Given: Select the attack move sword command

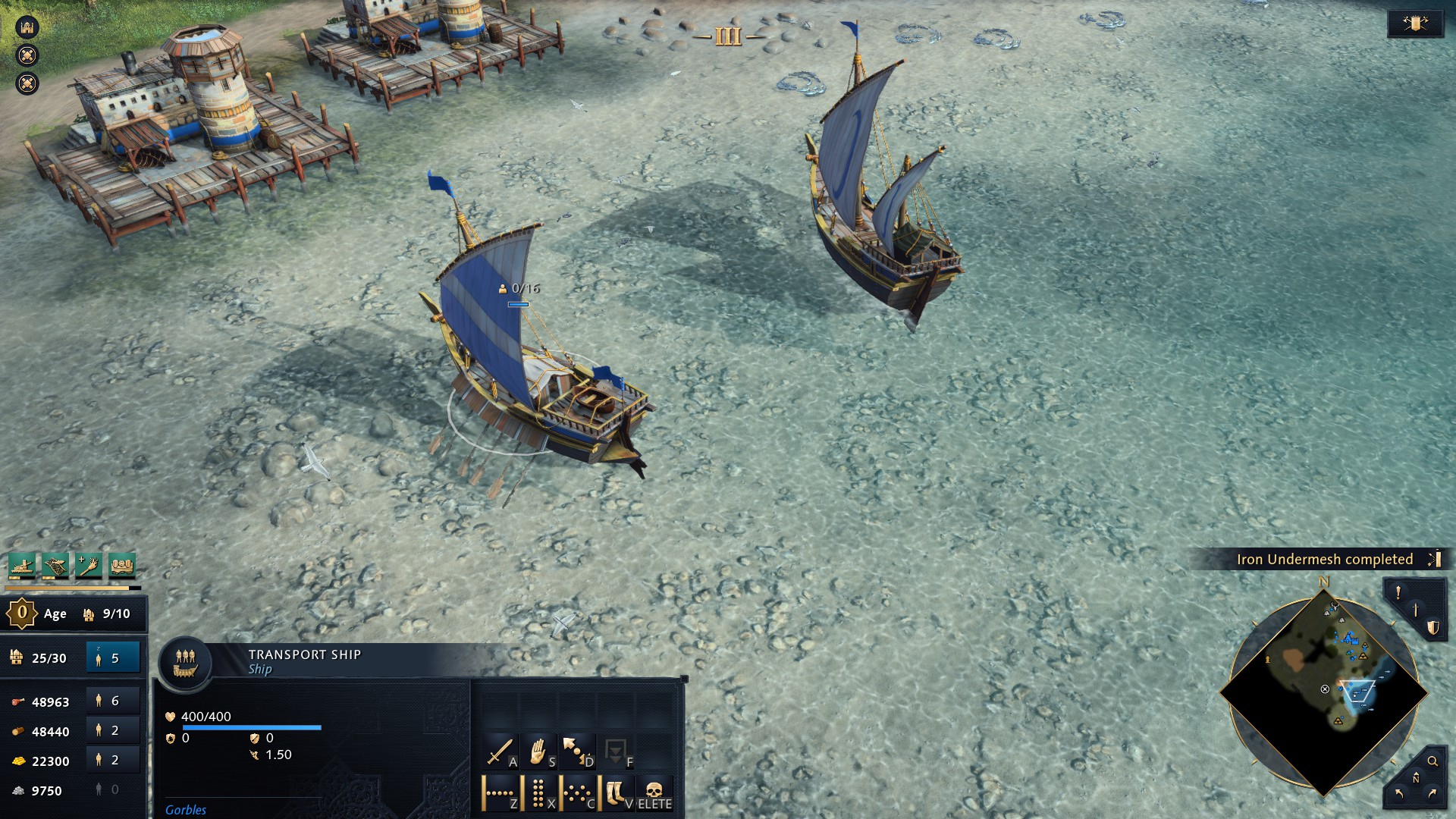Looking at the screenshot, I should (x=500, y=752).
